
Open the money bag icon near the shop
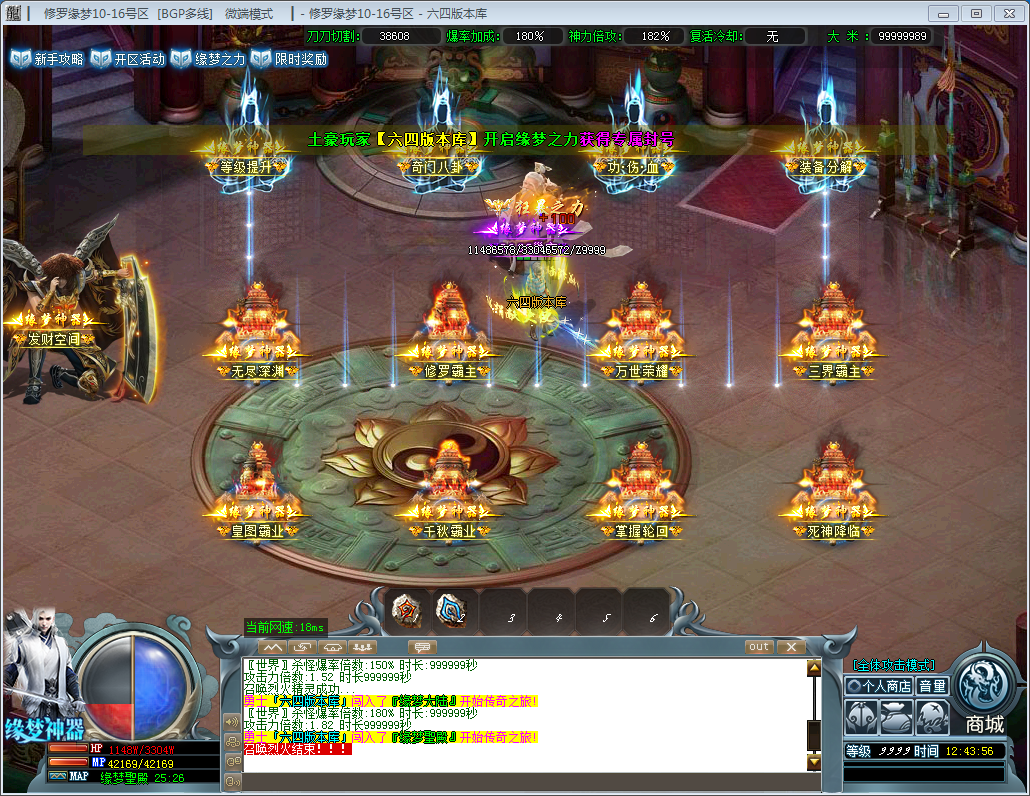click(897, 717)
